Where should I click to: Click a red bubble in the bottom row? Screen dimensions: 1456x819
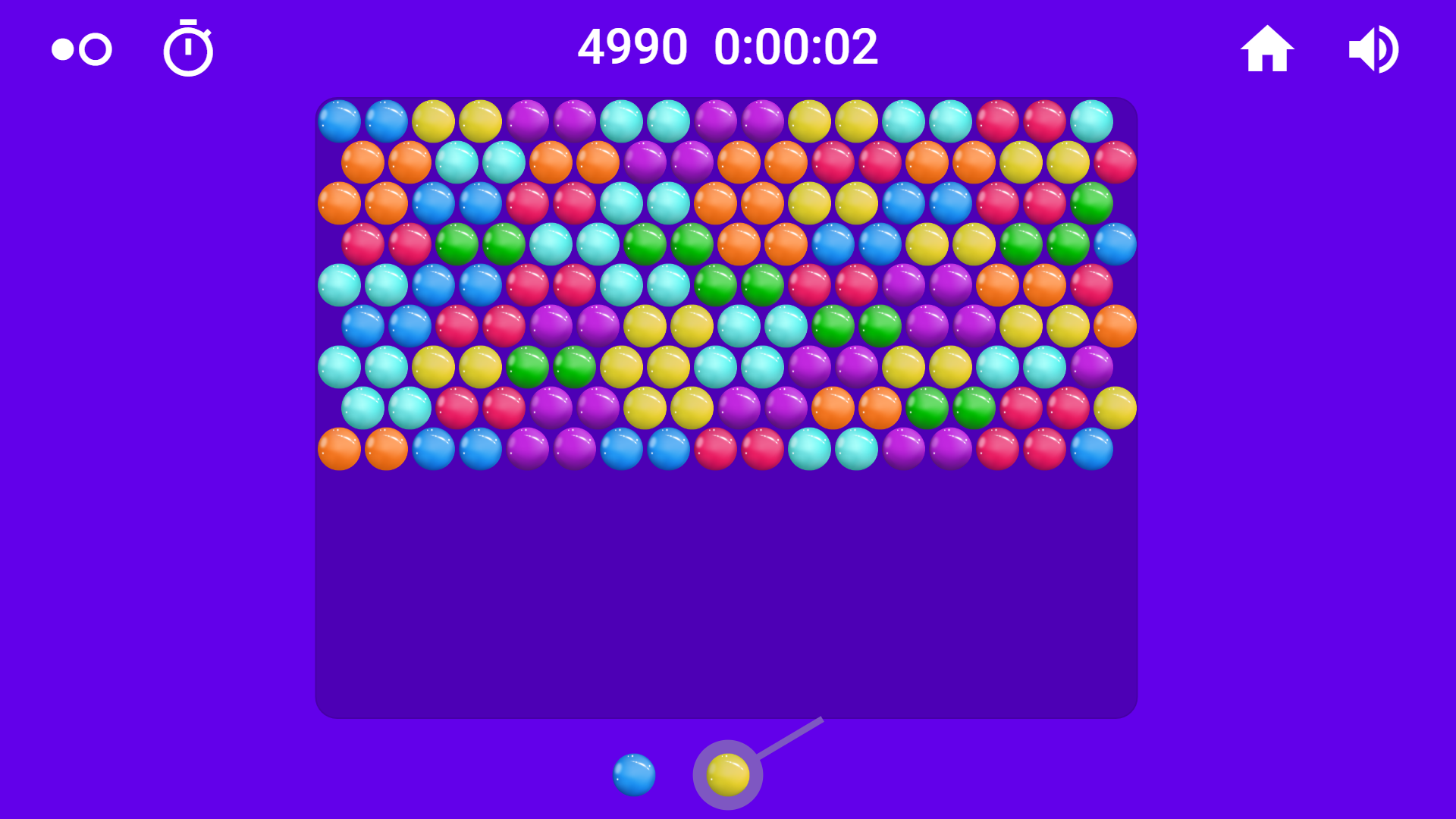(x=714, y=450)
